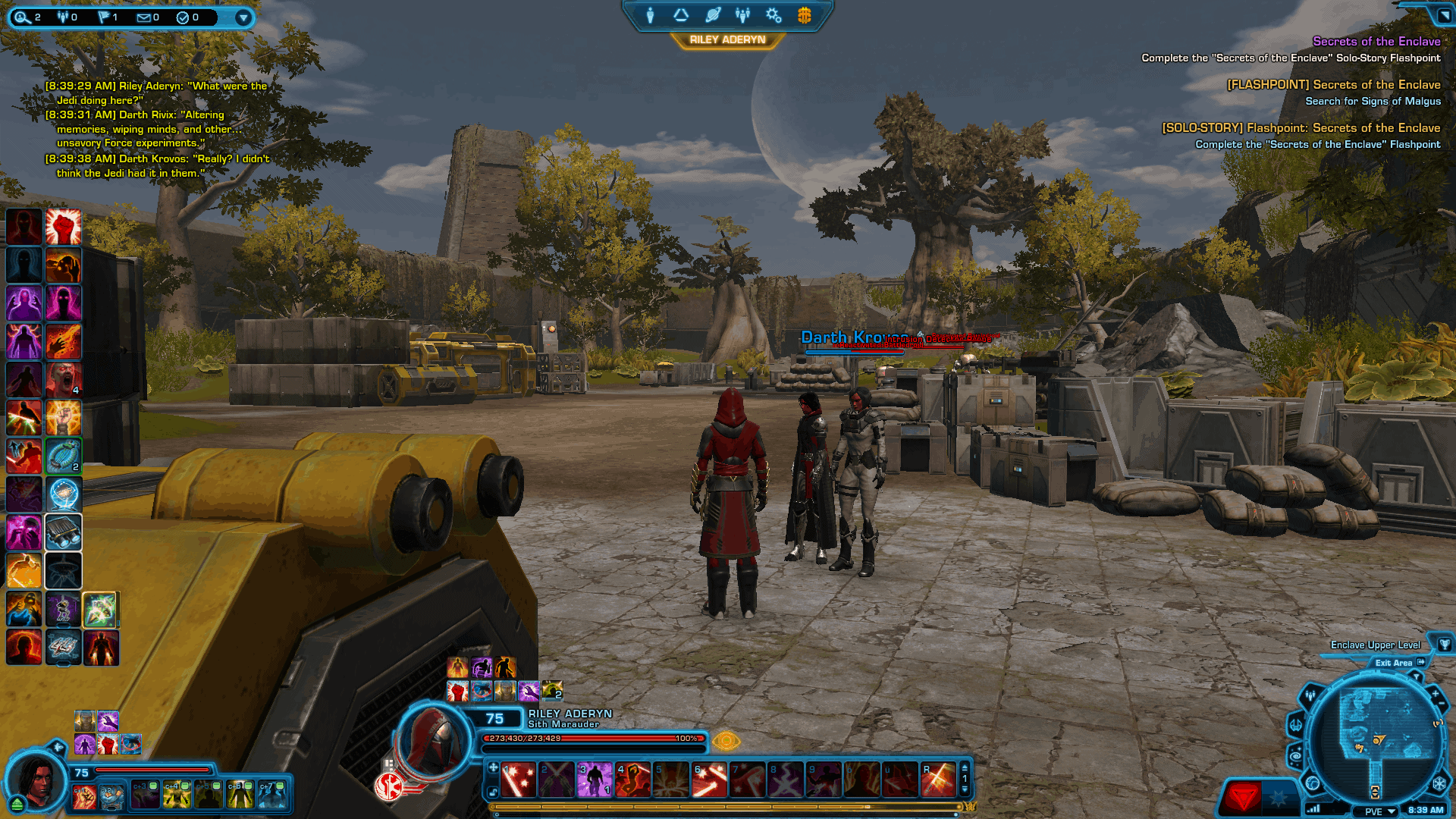Open the Cartel Market coin icon
Viewport: 1456px width, 819px height.
pyautogui.click(x=802, y=15)
